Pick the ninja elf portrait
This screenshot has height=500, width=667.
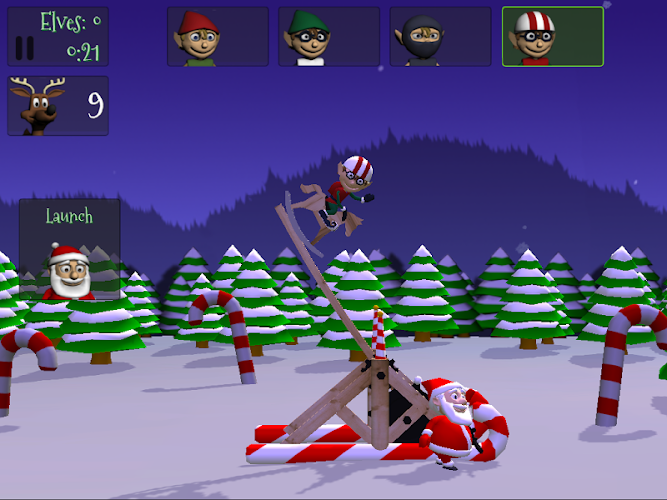[441, 37]
